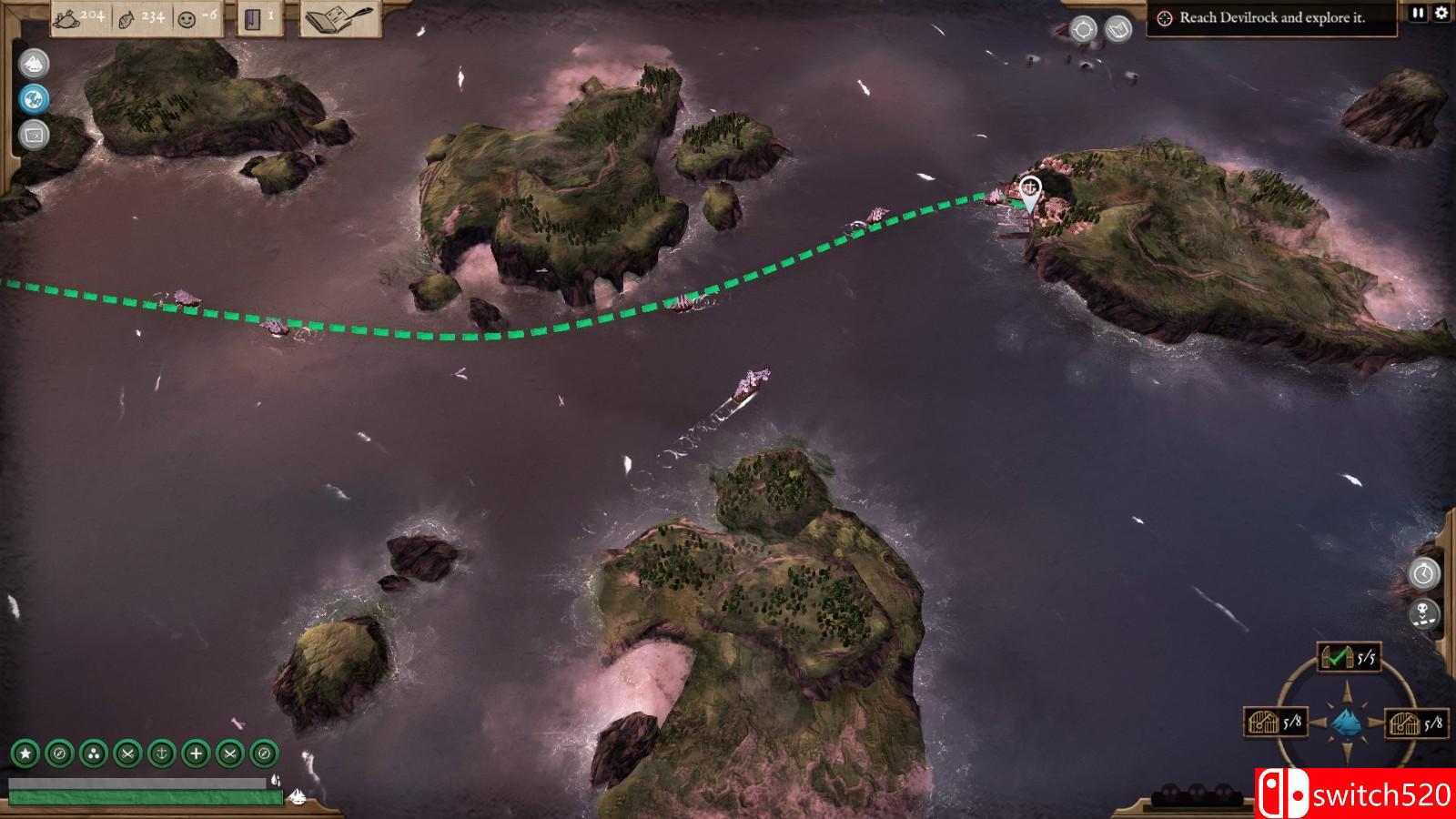Select the 5/5 gun port with checkmark
This screenshot has height=819, width=1456.
[x=1349, y=657]
